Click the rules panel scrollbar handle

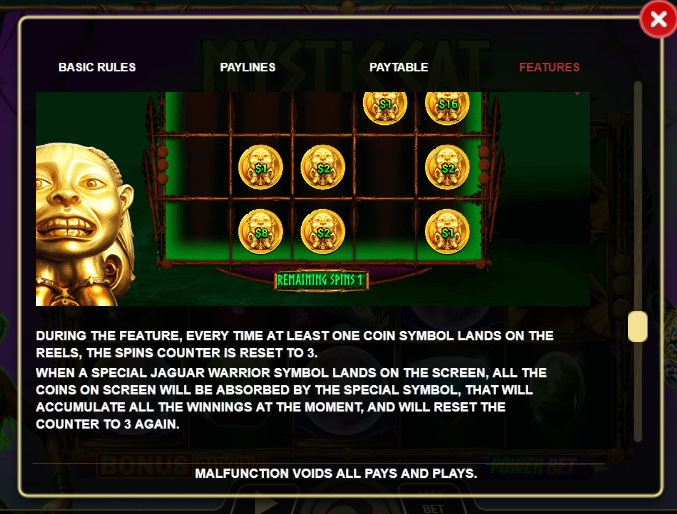637,327
